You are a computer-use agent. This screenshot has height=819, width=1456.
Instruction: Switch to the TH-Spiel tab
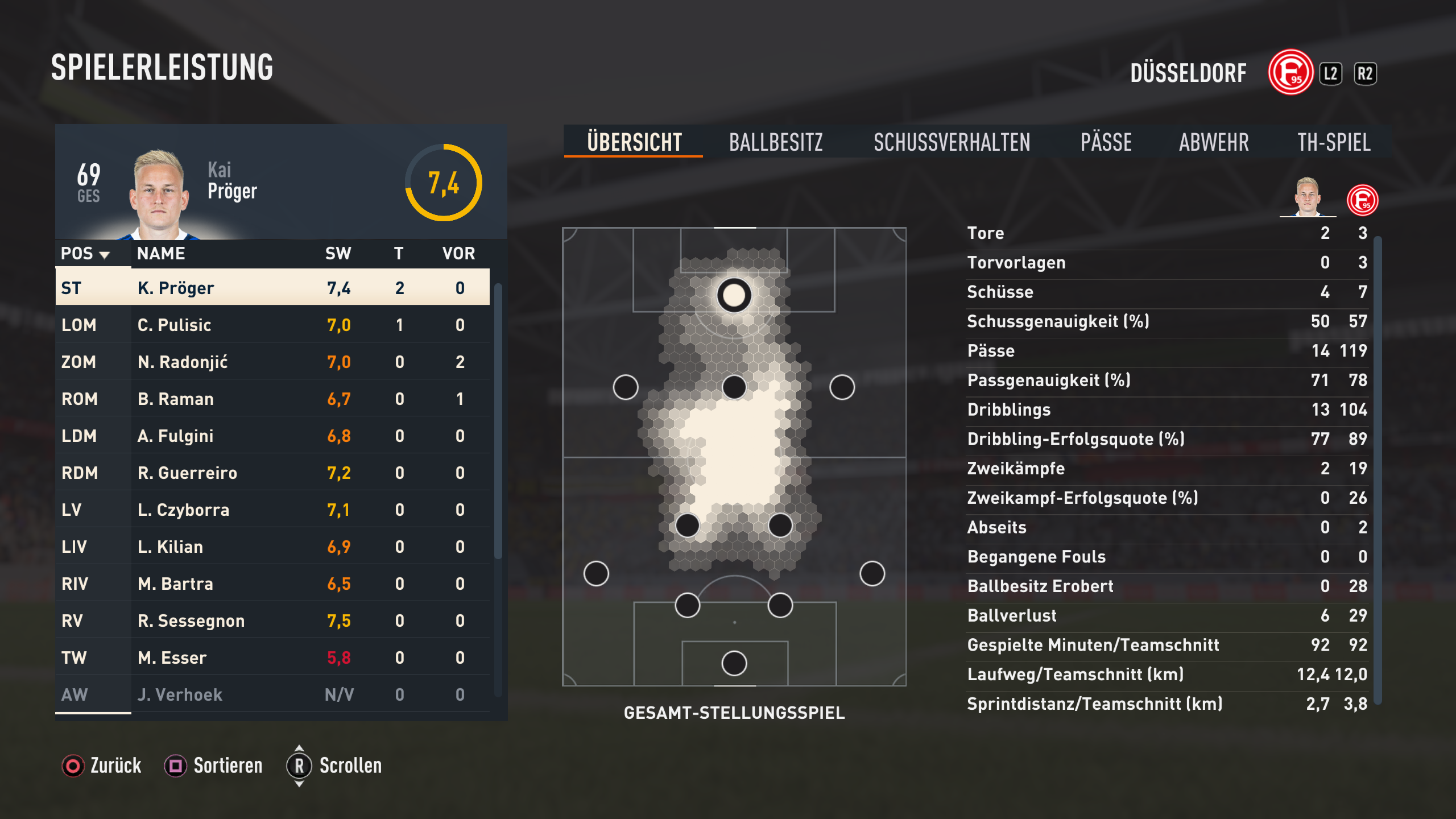click(1334, 142)
